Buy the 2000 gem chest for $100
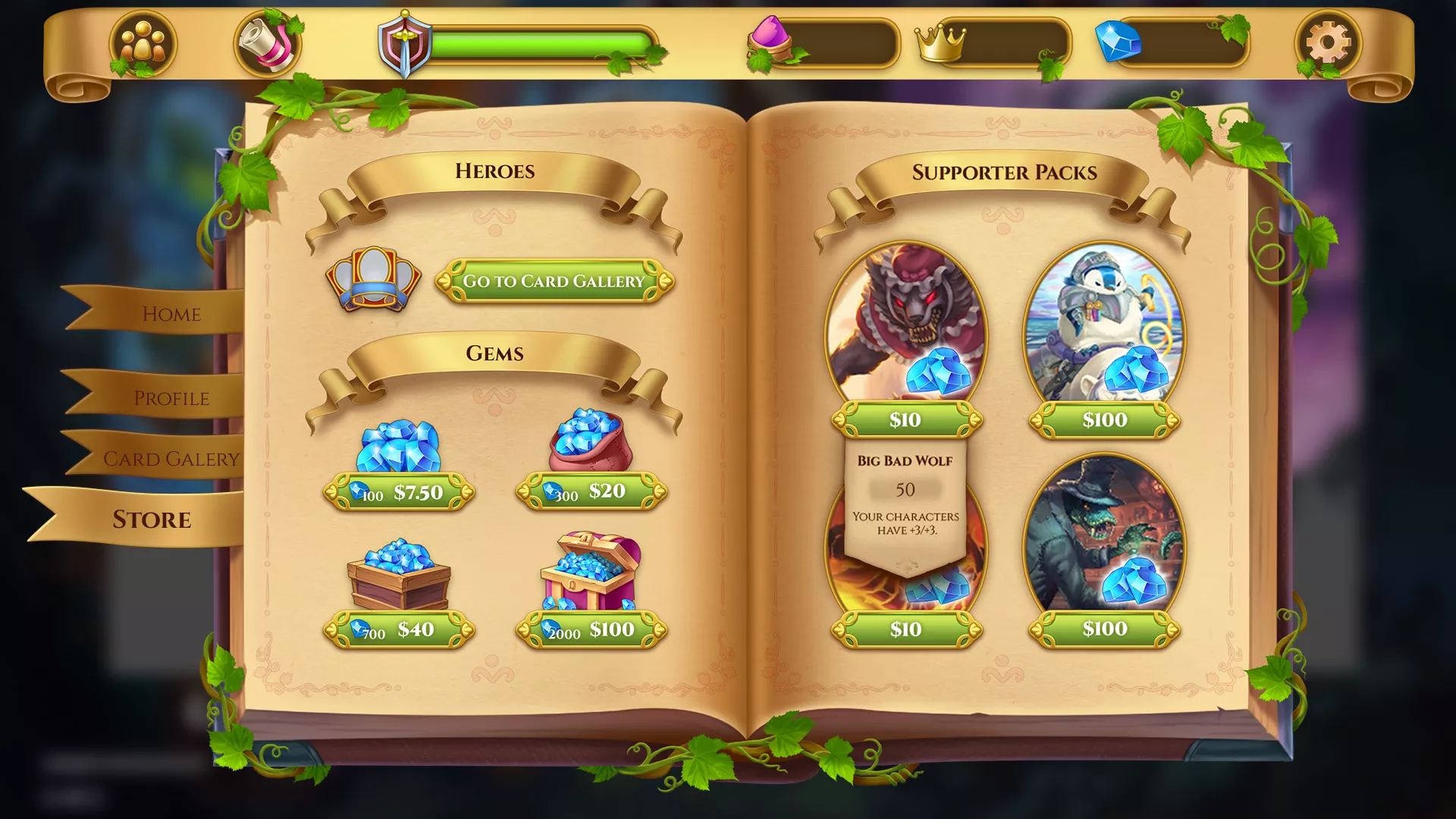 pyautogui.click(x=591, y=629)
